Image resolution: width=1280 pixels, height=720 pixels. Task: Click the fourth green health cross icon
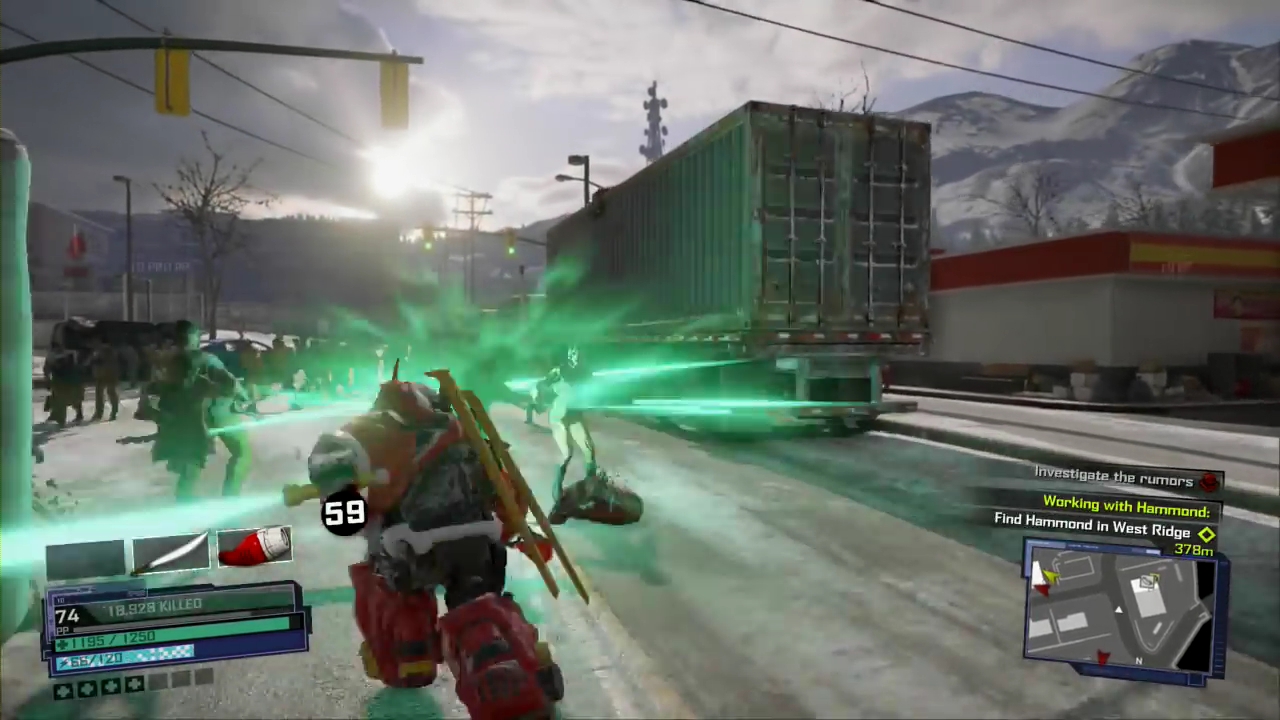pos(134,685)
